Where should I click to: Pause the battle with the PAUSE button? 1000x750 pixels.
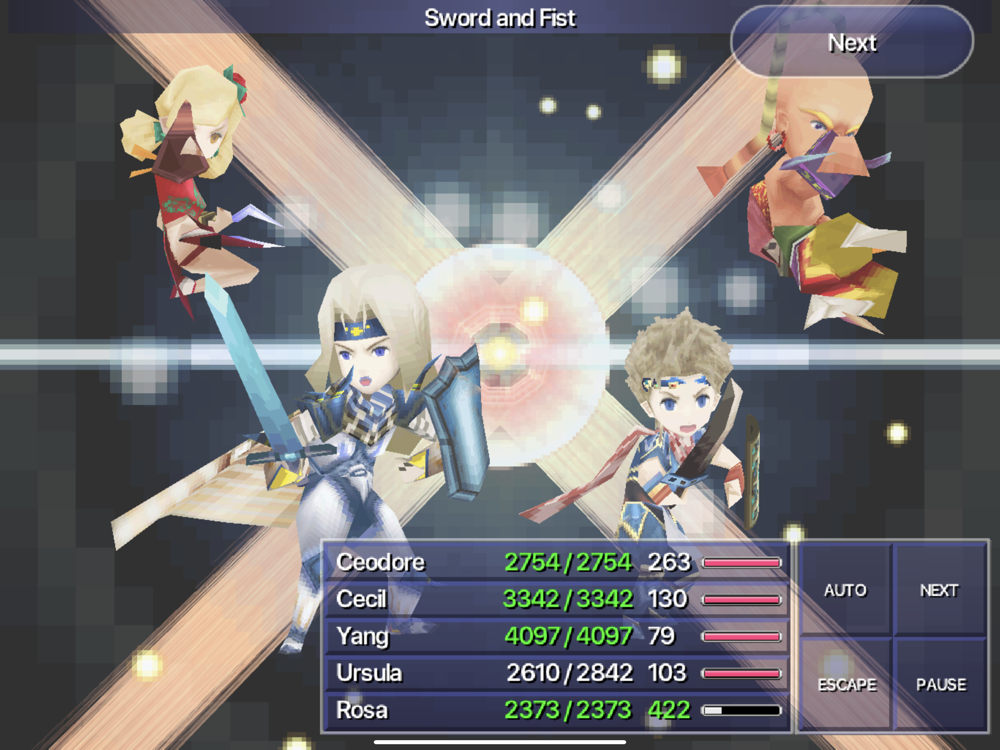coord(940,685)
